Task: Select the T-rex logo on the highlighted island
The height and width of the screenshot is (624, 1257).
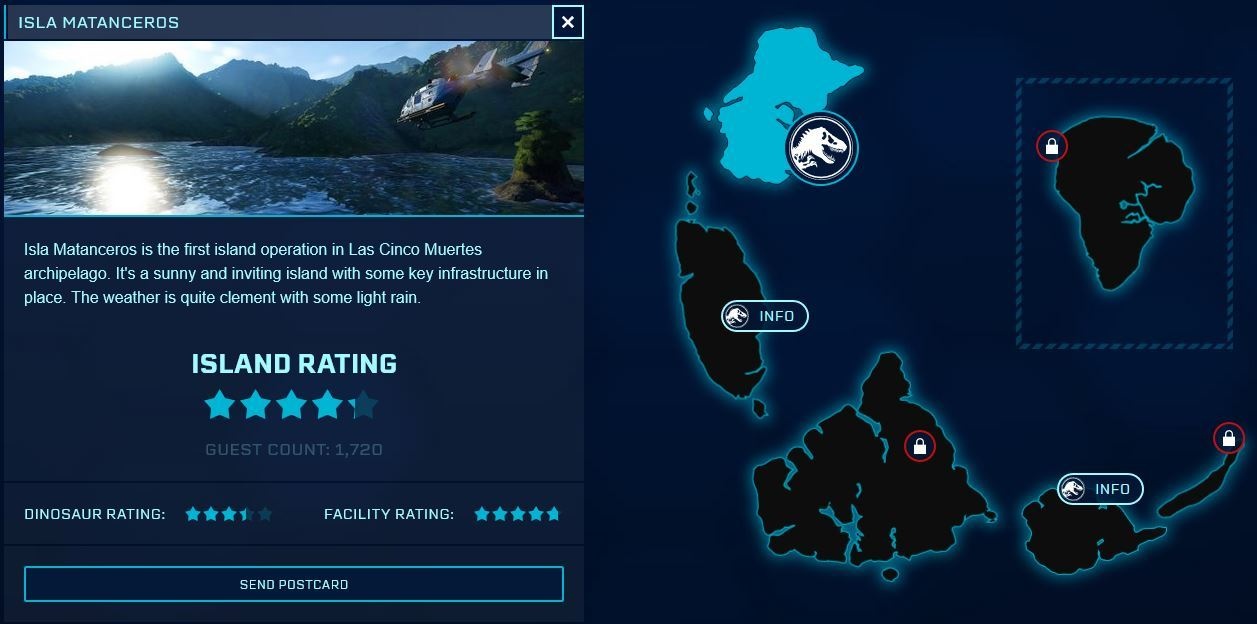Action: pyautogui.click(x=820, y=148)
